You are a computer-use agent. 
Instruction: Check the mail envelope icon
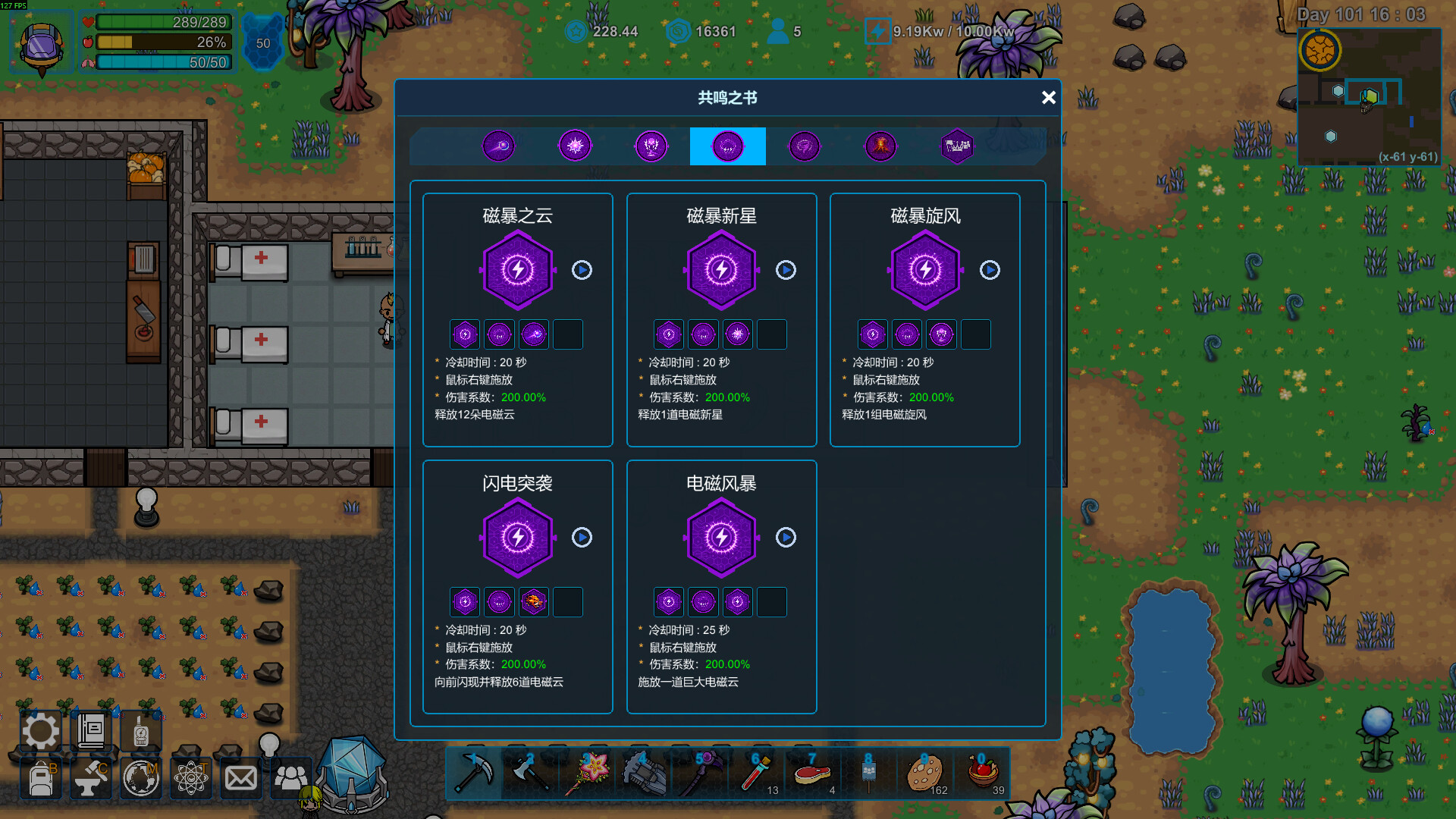(241, 779)
